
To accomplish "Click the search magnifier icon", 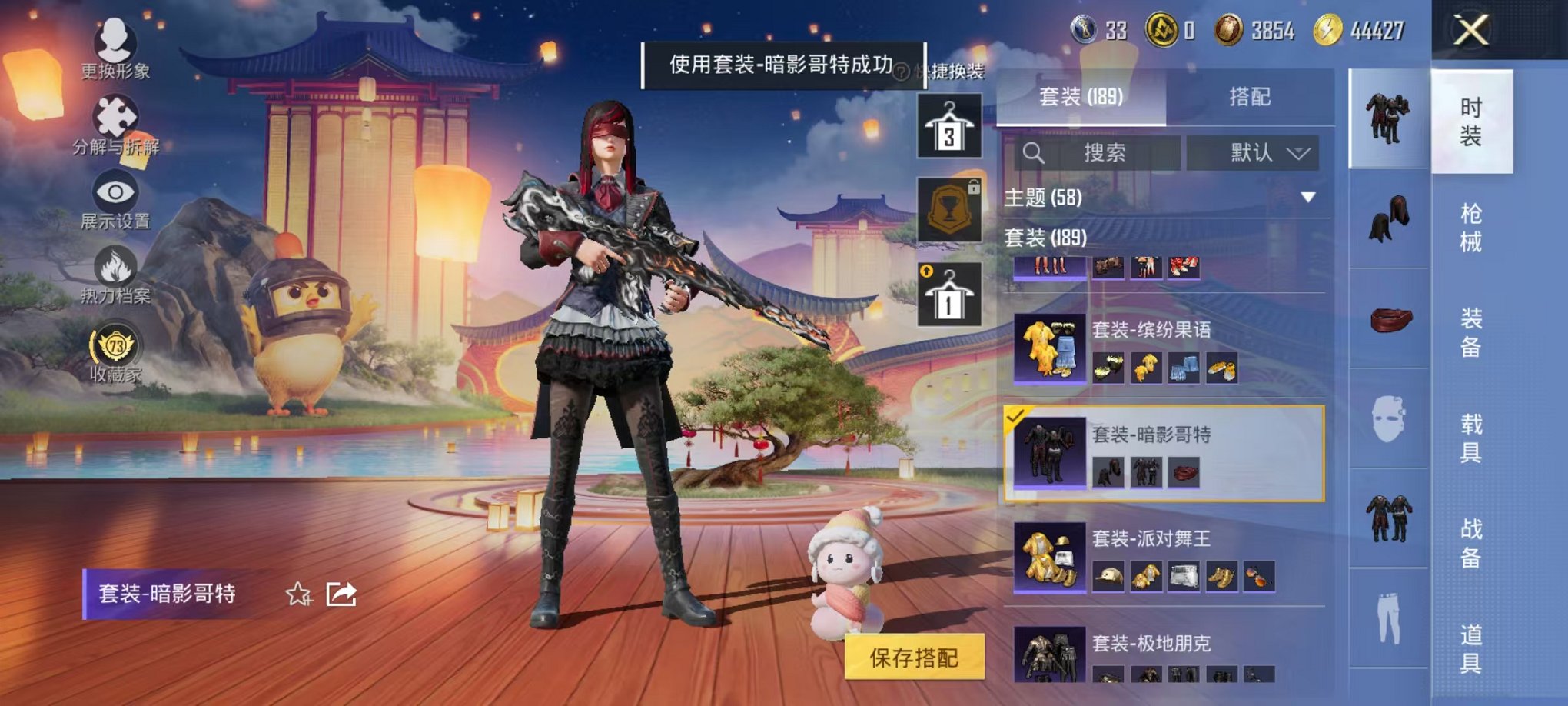I will click(x=1034, y=152).
